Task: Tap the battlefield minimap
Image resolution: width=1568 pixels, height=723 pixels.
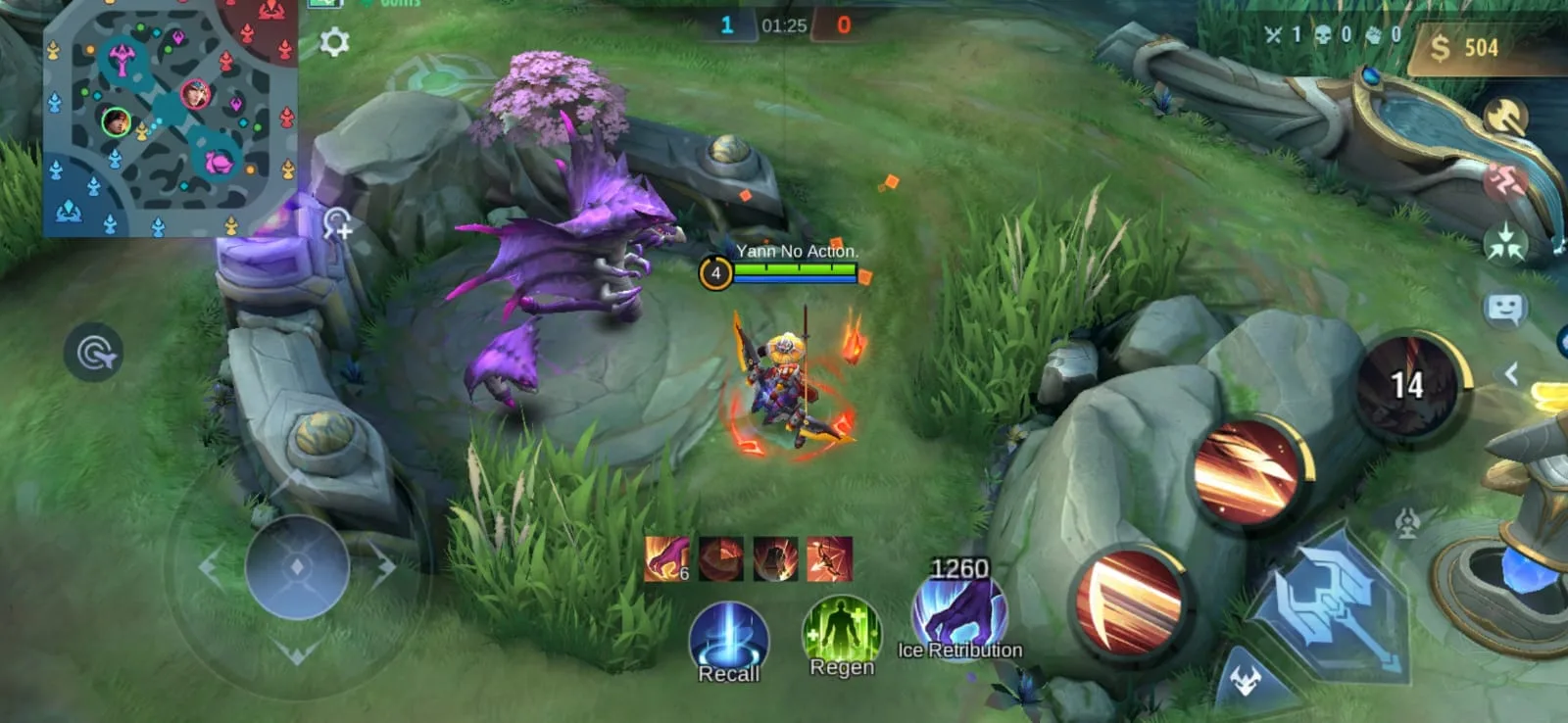Action: click(x=169, y=118)
